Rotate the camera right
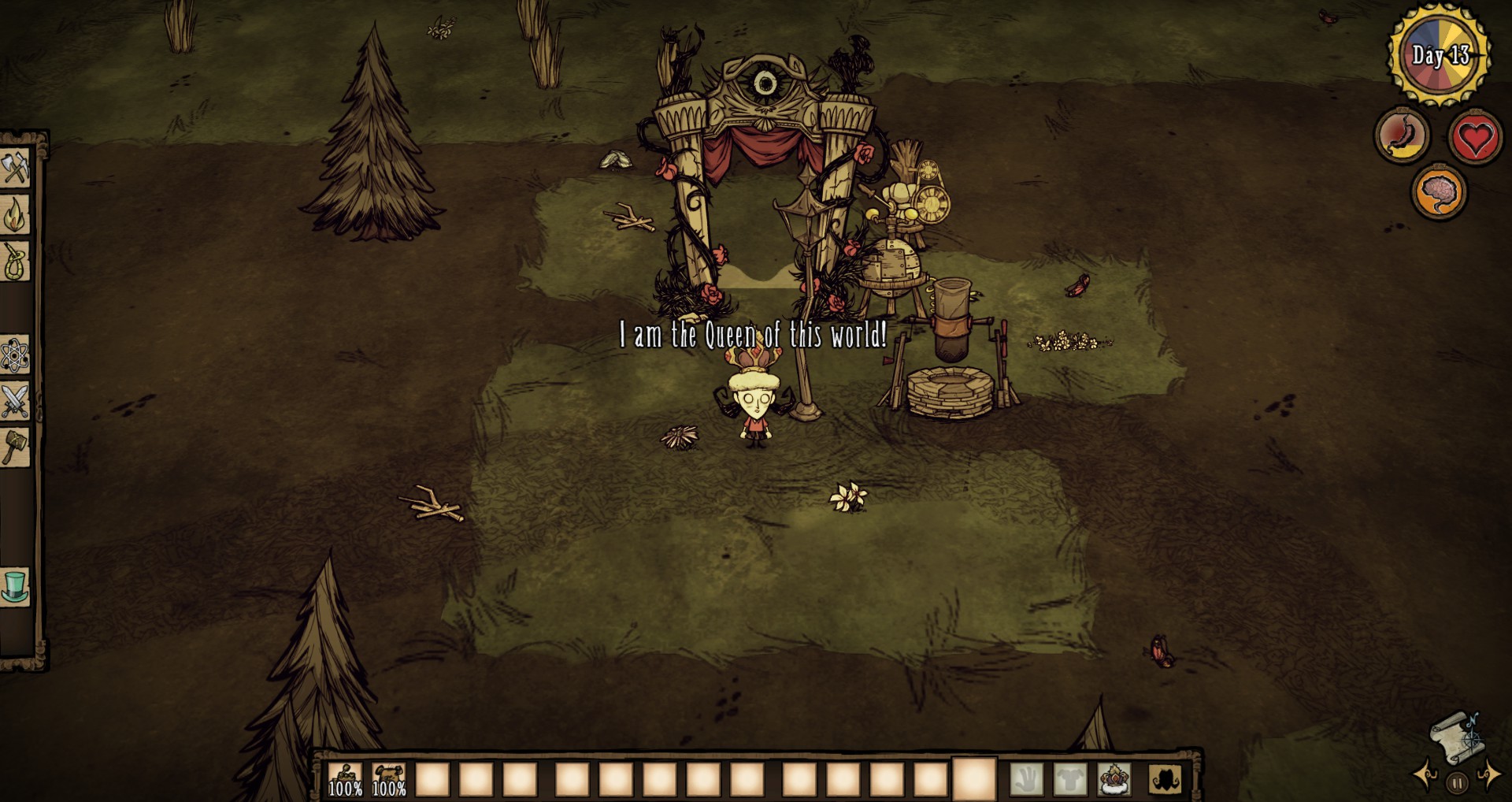 pyautogui.click(x=1489, y=774)
